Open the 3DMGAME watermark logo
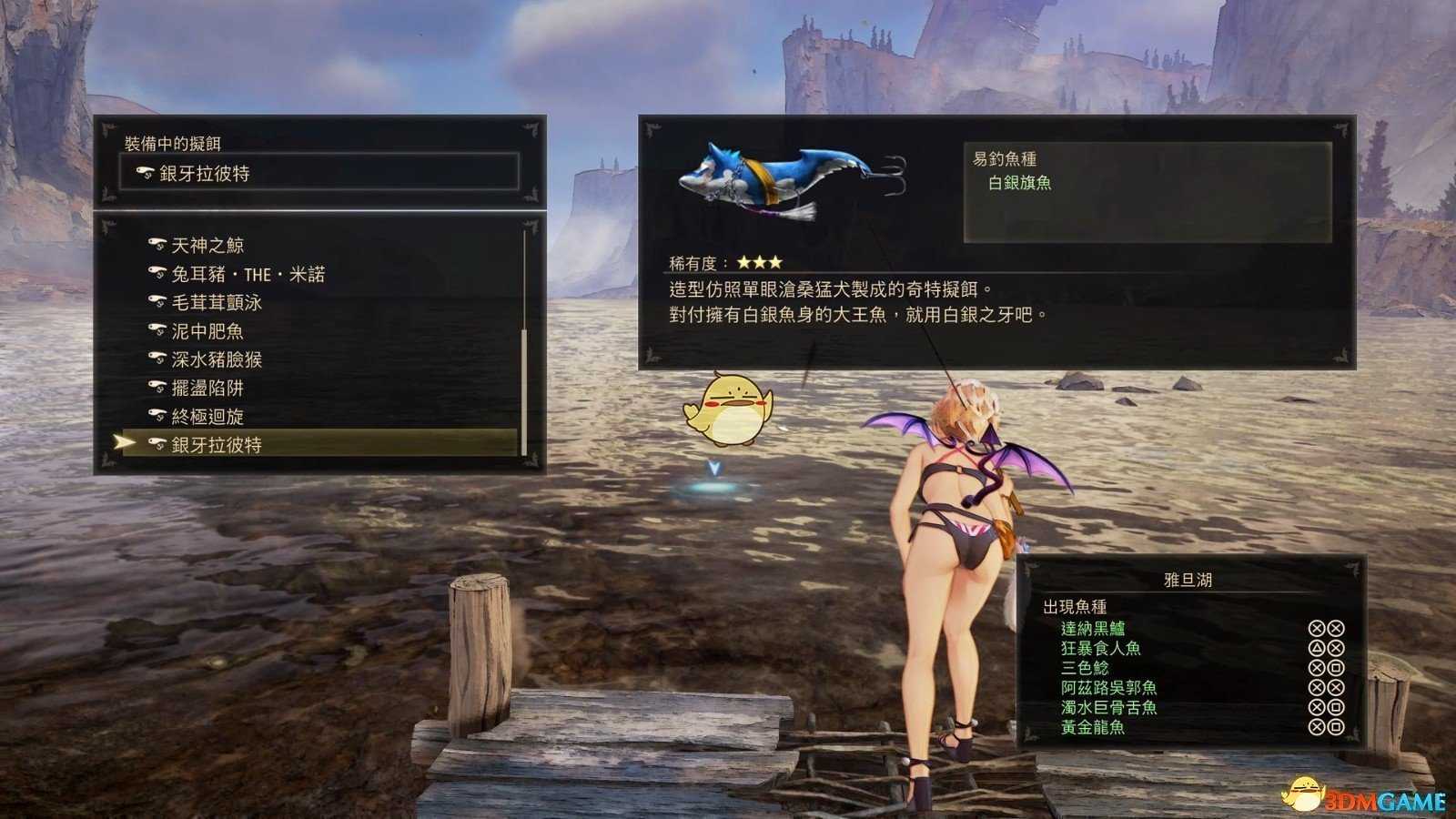Viewport: 1456px width, 819px height. coord(1365,798)
